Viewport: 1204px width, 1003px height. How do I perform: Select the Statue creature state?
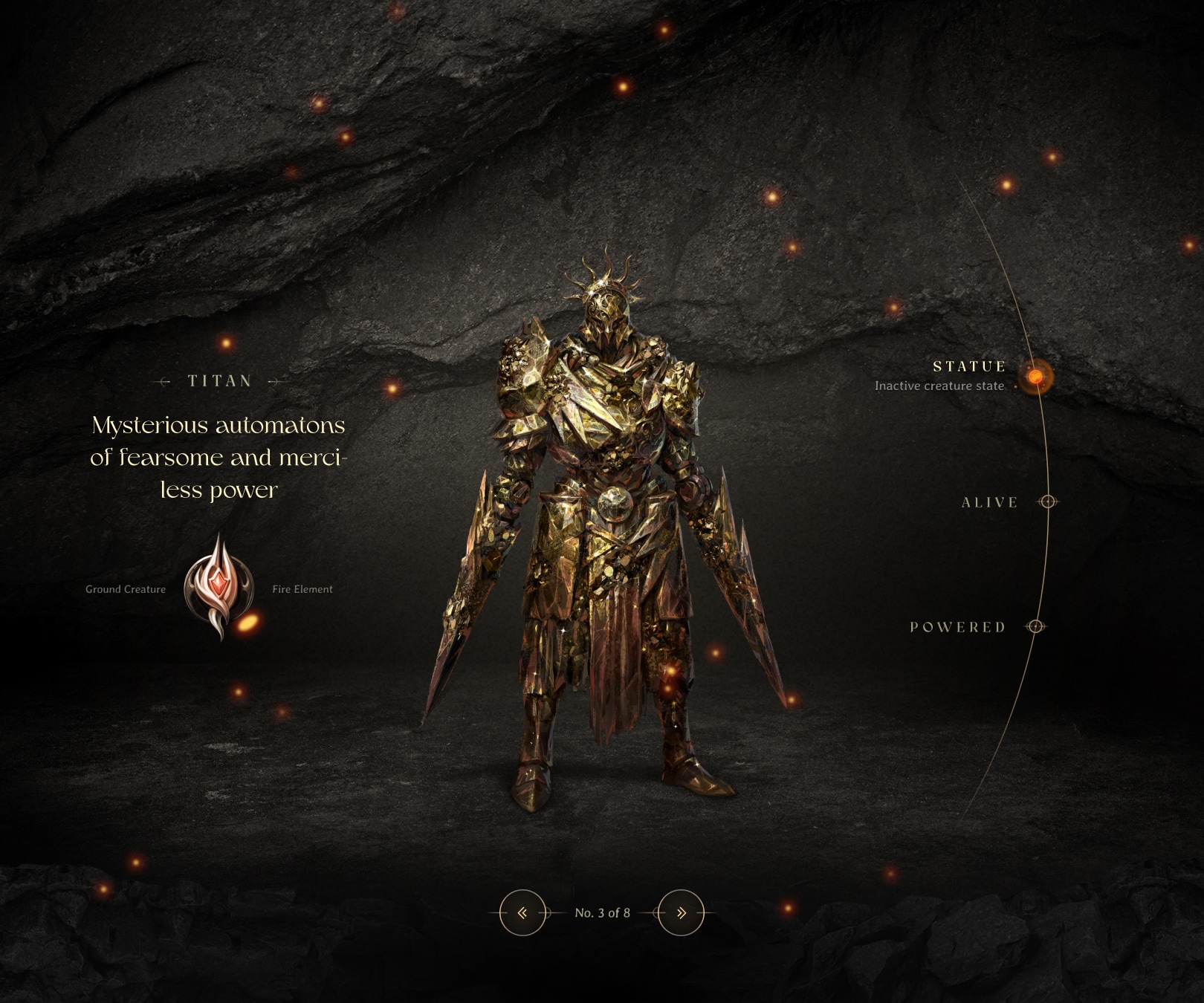point(1034,377)
